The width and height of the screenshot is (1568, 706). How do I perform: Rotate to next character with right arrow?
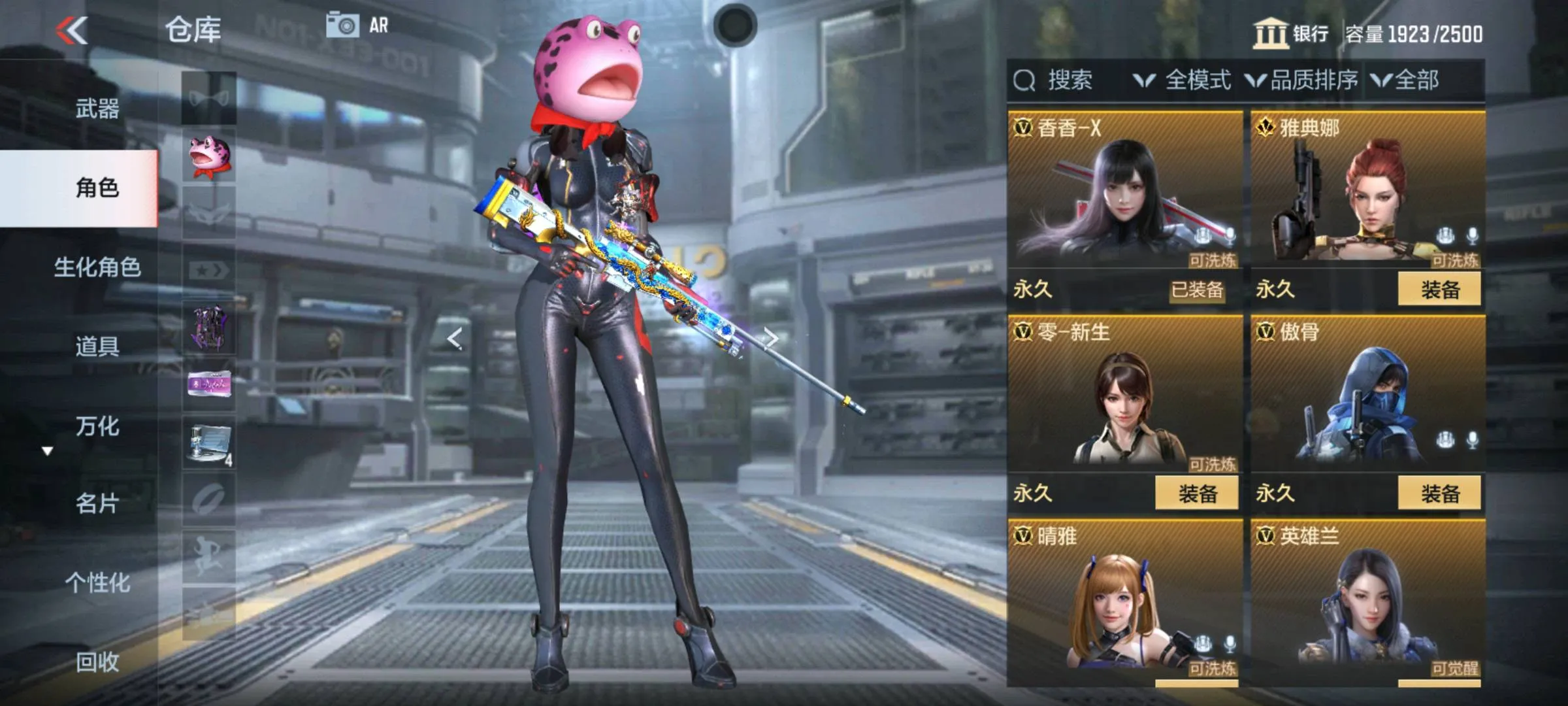click(771, 338)
